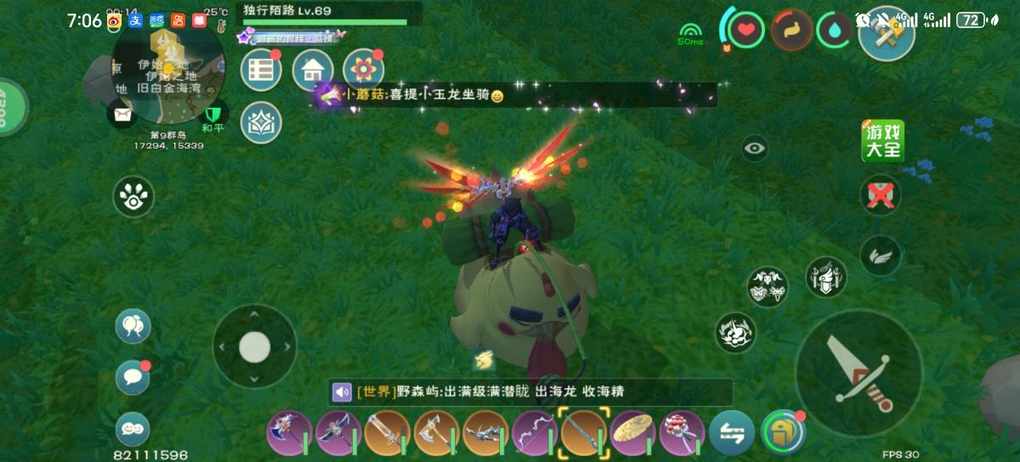Open the balloons social icon
Viewport: 1020px width, 462px height.
click(133, 325)
